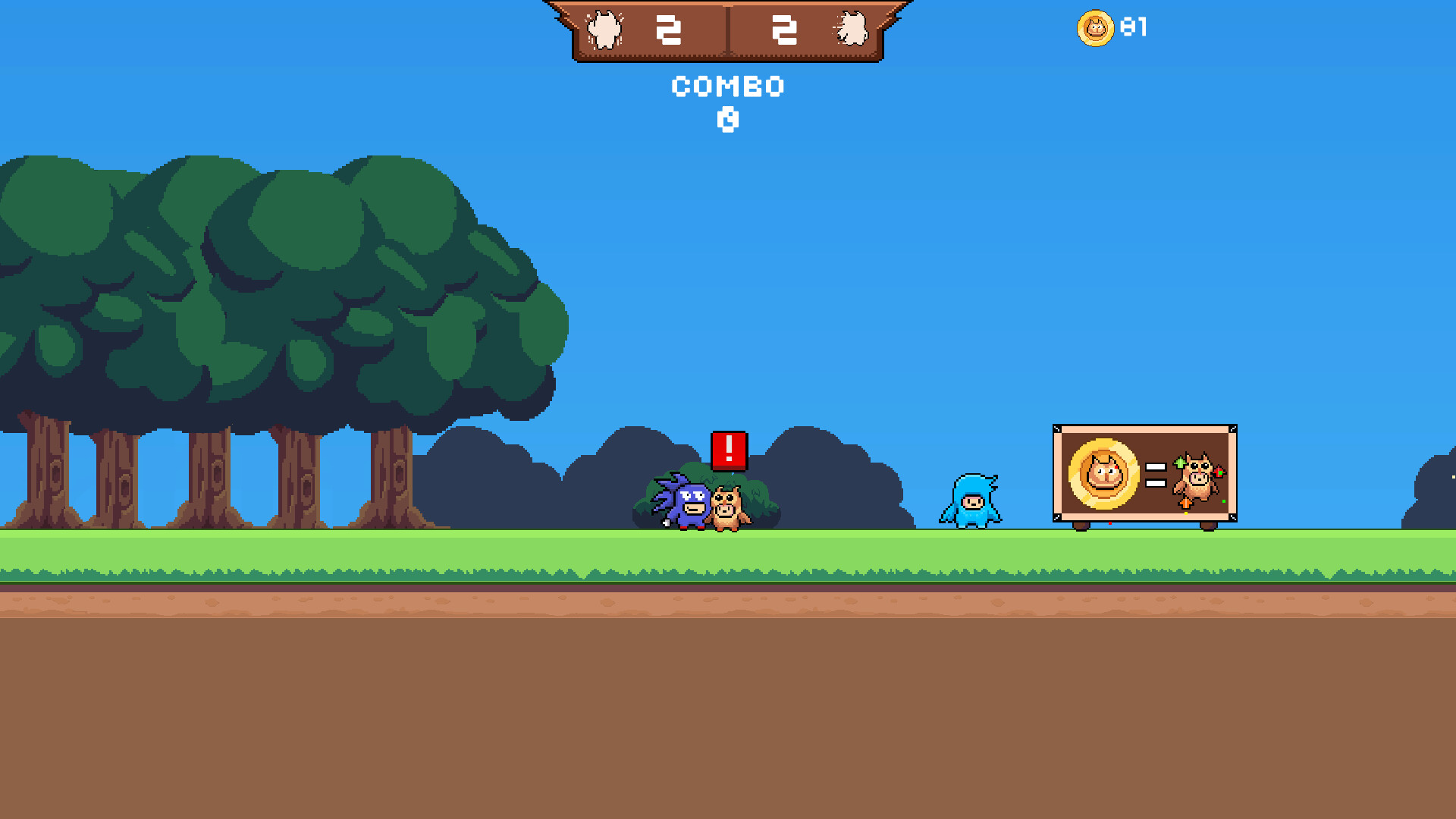Click the right pig icon on the scoreboard
The image size is (1456, 819).
[853, 30]
